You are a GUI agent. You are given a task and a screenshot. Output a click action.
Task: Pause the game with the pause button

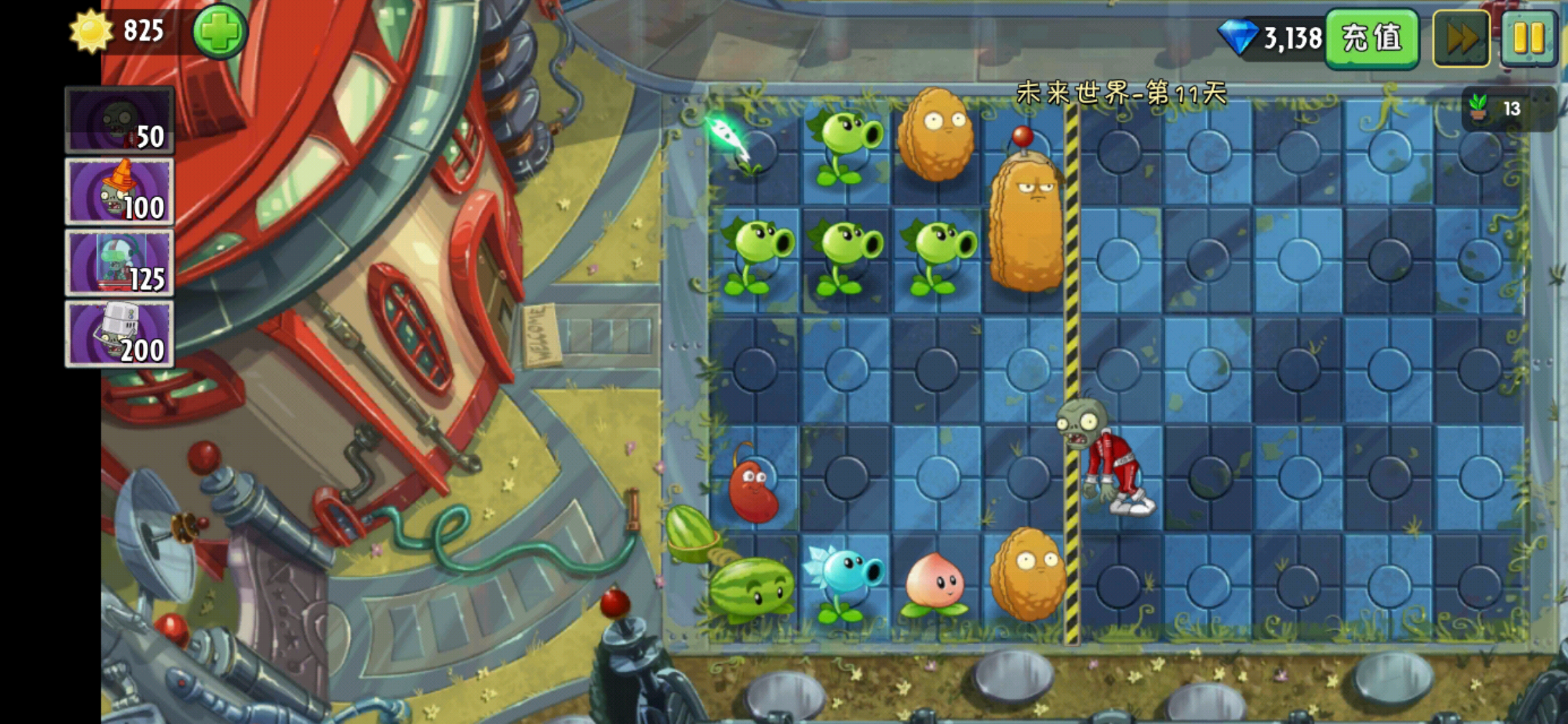tap(1528, 38)
